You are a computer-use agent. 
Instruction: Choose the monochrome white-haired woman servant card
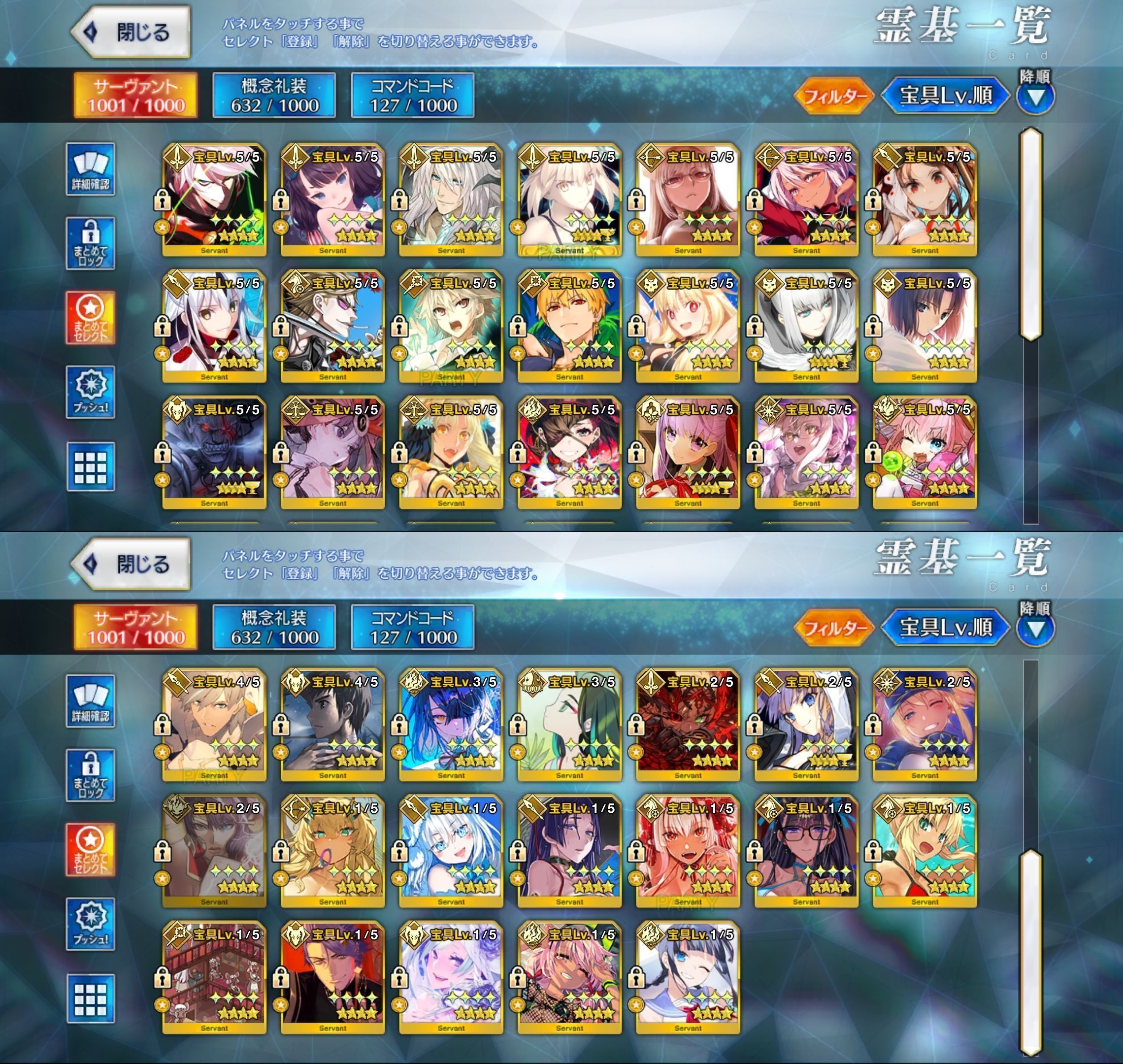point(806,326)
